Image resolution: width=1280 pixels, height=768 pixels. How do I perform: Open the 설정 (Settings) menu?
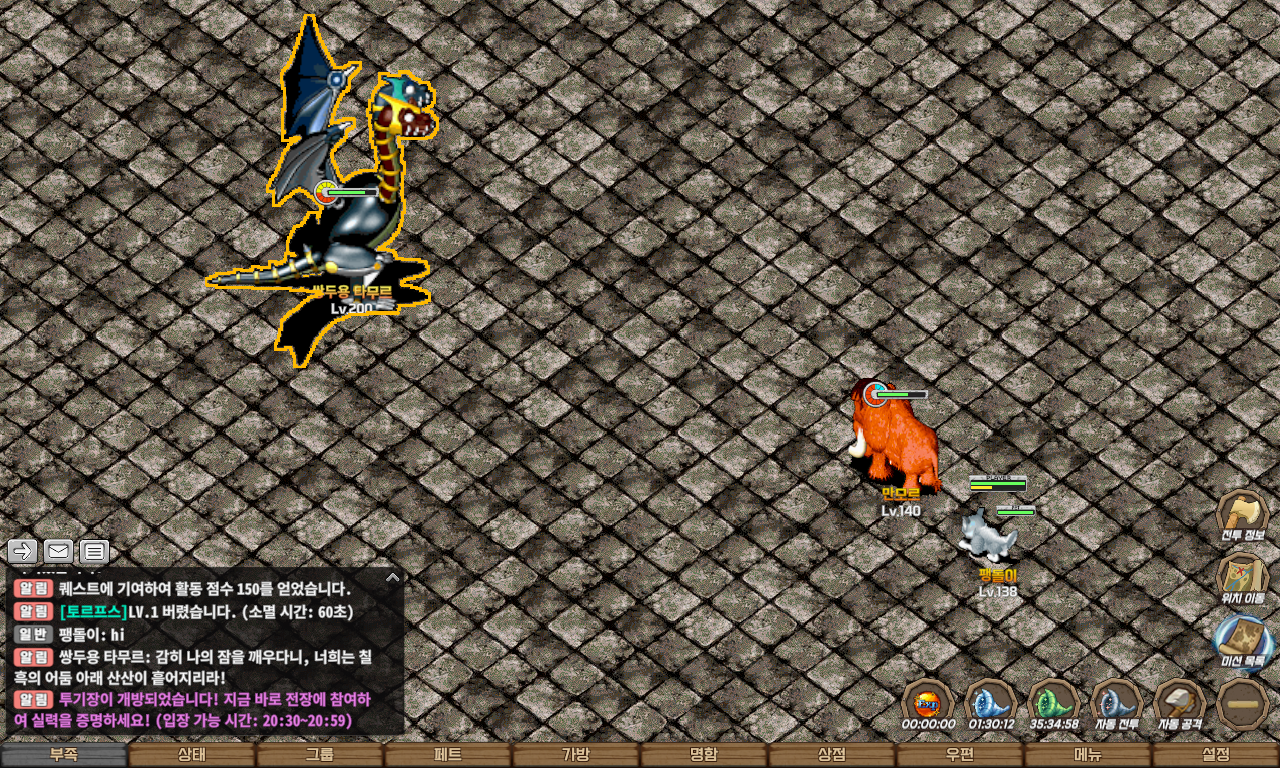[x=1216, y=755]
